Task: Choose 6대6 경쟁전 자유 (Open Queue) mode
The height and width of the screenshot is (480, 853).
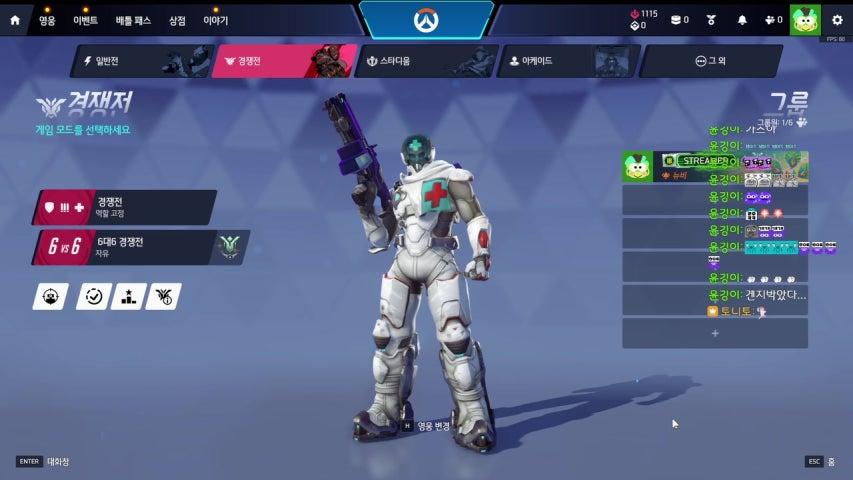Action: pyautogui.click(x=126, y=247)
